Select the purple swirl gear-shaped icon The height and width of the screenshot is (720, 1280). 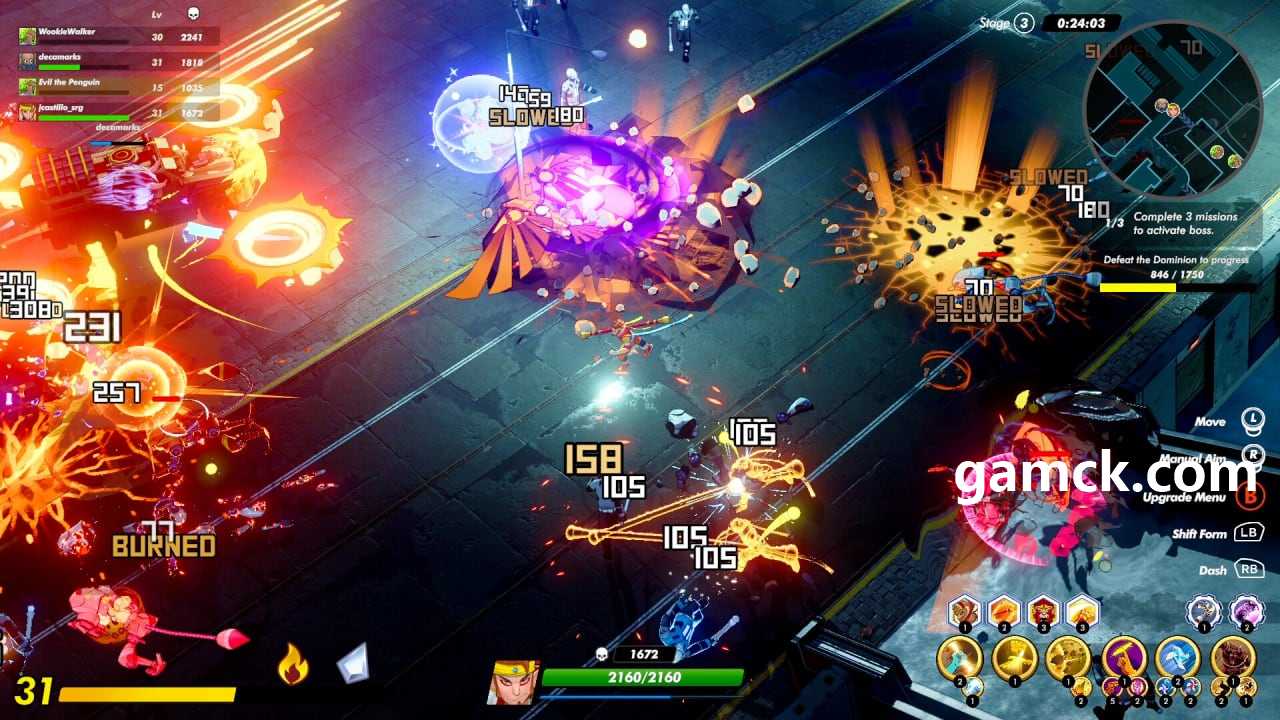[1246, 610]
